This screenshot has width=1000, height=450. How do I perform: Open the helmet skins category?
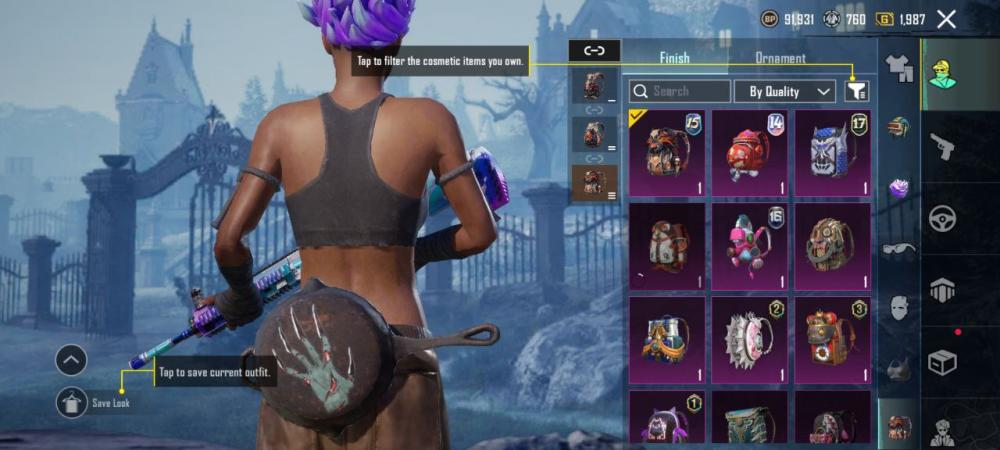point(899,128)
